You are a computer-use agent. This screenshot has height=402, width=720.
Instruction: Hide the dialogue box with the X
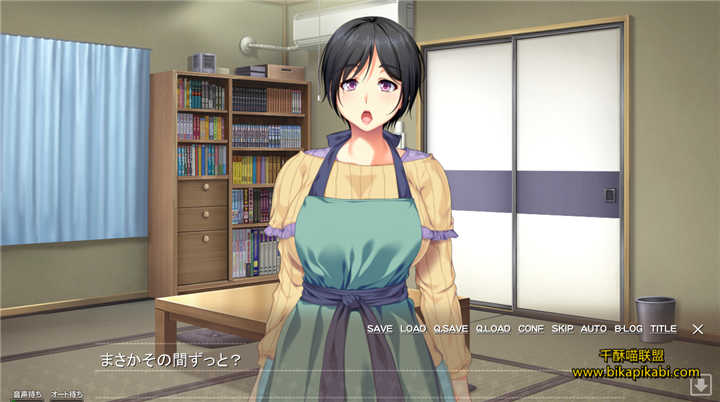click(698, 328)
